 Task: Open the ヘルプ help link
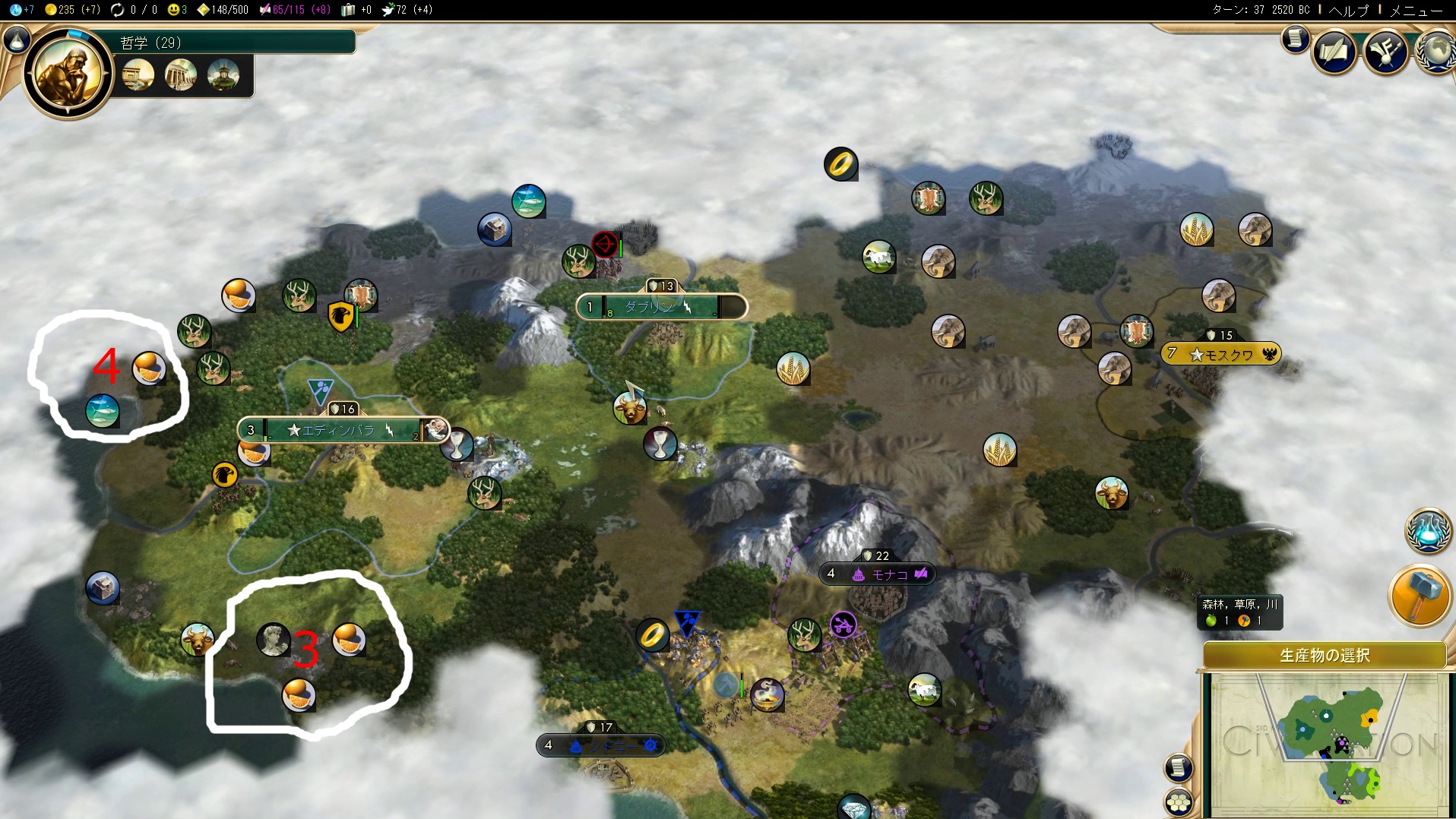pos(1348,10)
